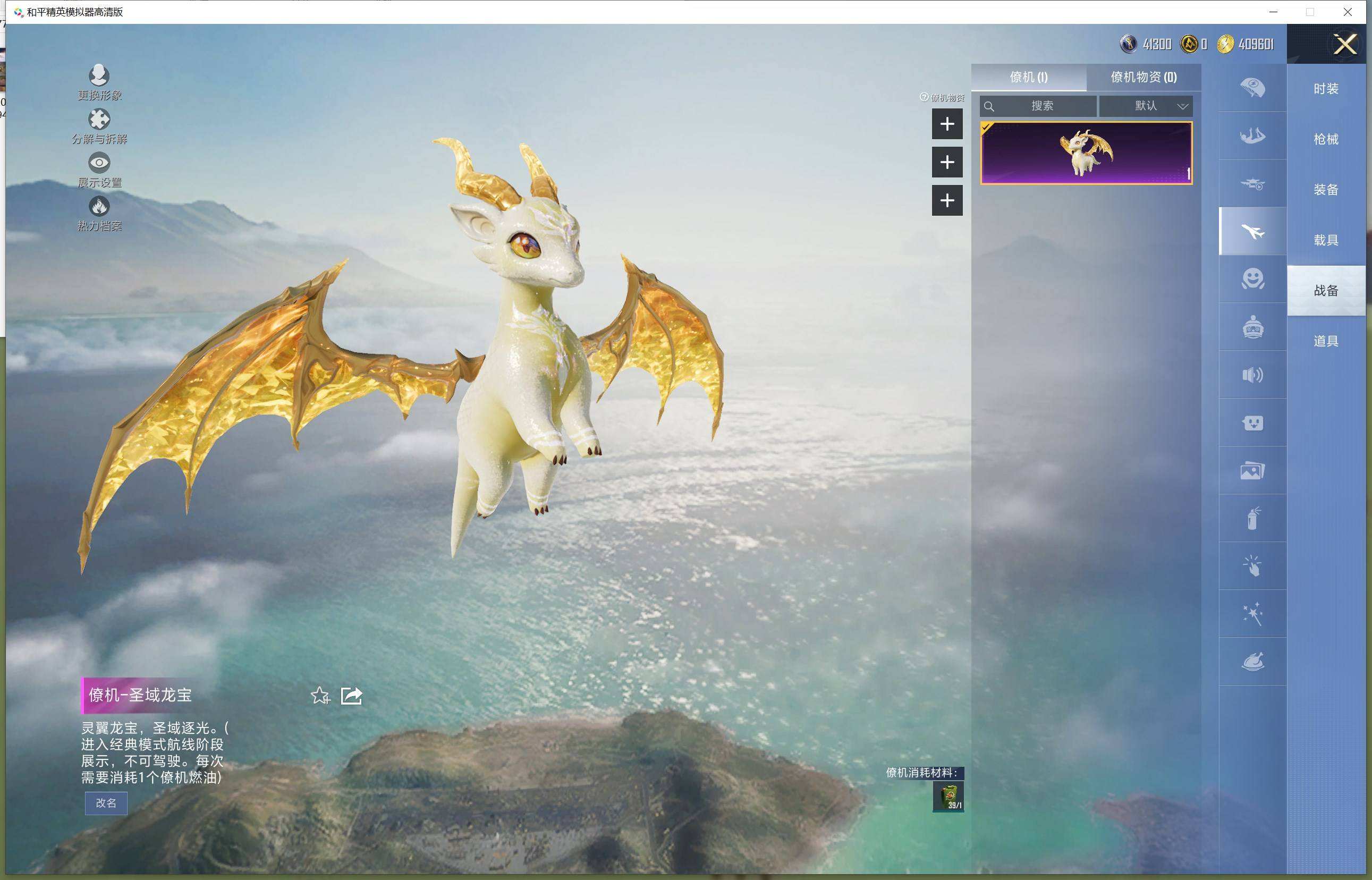The height and width of the screenshot is (880, 1372).
Task: Open 展示设置 display settings
Action: 99,169
